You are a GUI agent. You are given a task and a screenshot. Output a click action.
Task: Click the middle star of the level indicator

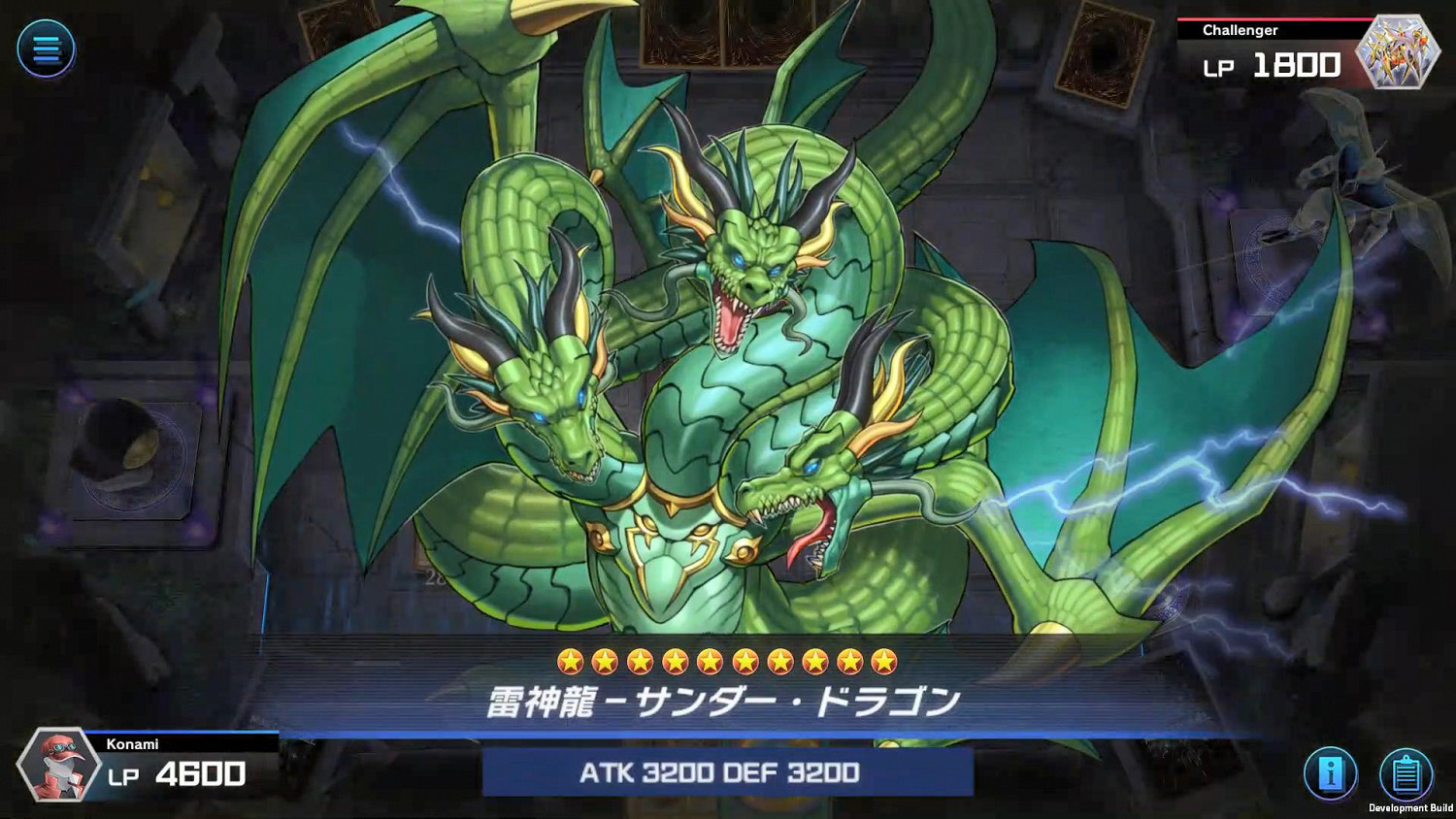(x=728, y=660)
